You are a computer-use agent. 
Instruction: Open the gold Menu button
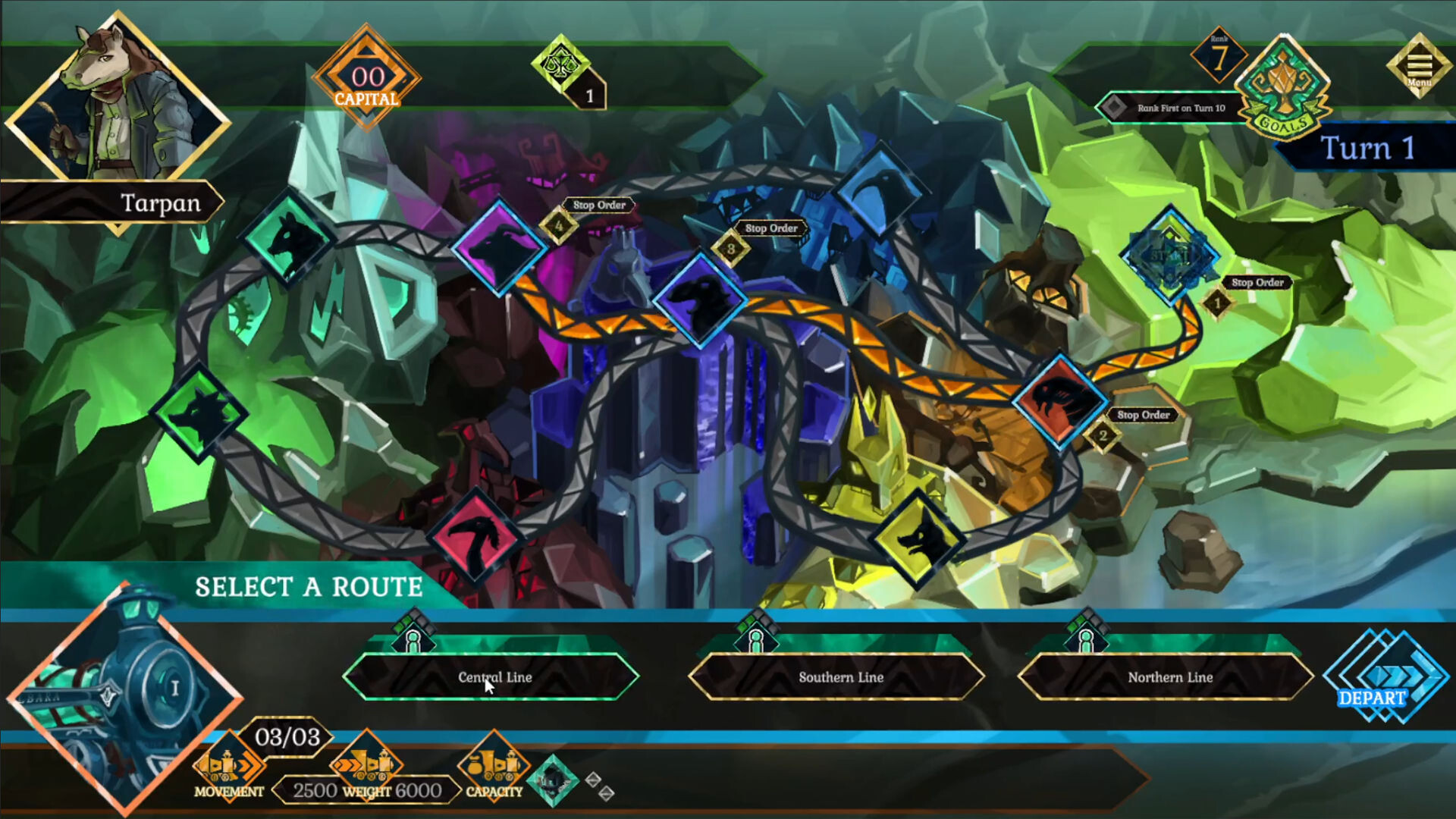click(x=1420, y=67)
